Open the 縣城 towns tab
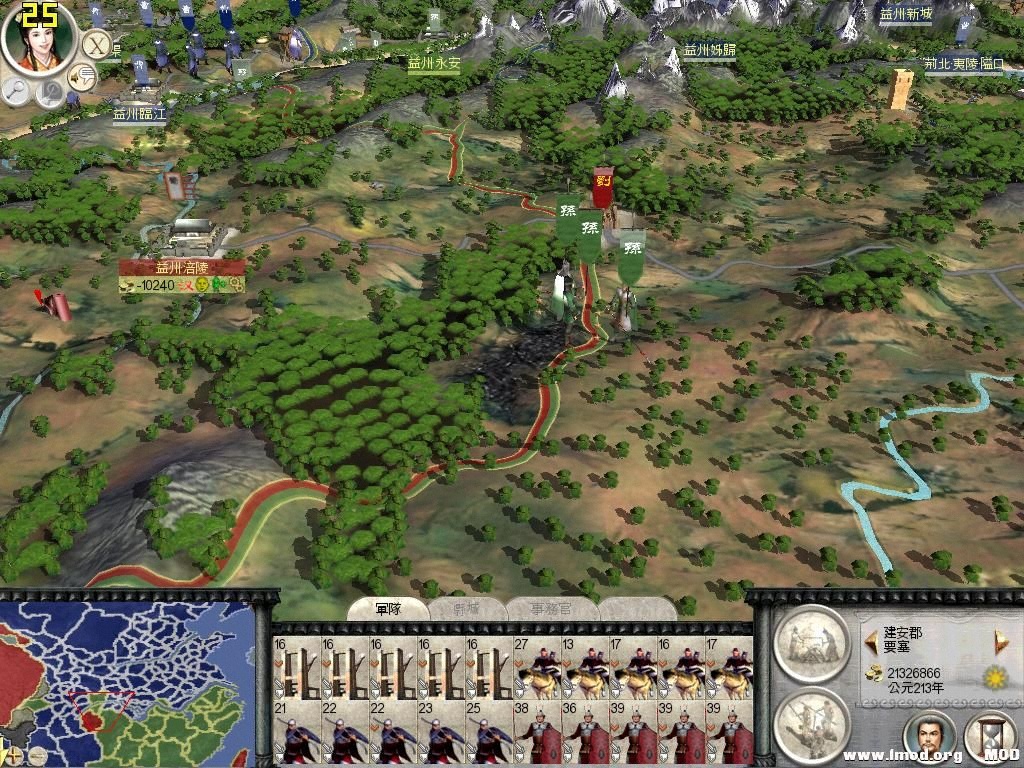 click(x=466, y=609)
